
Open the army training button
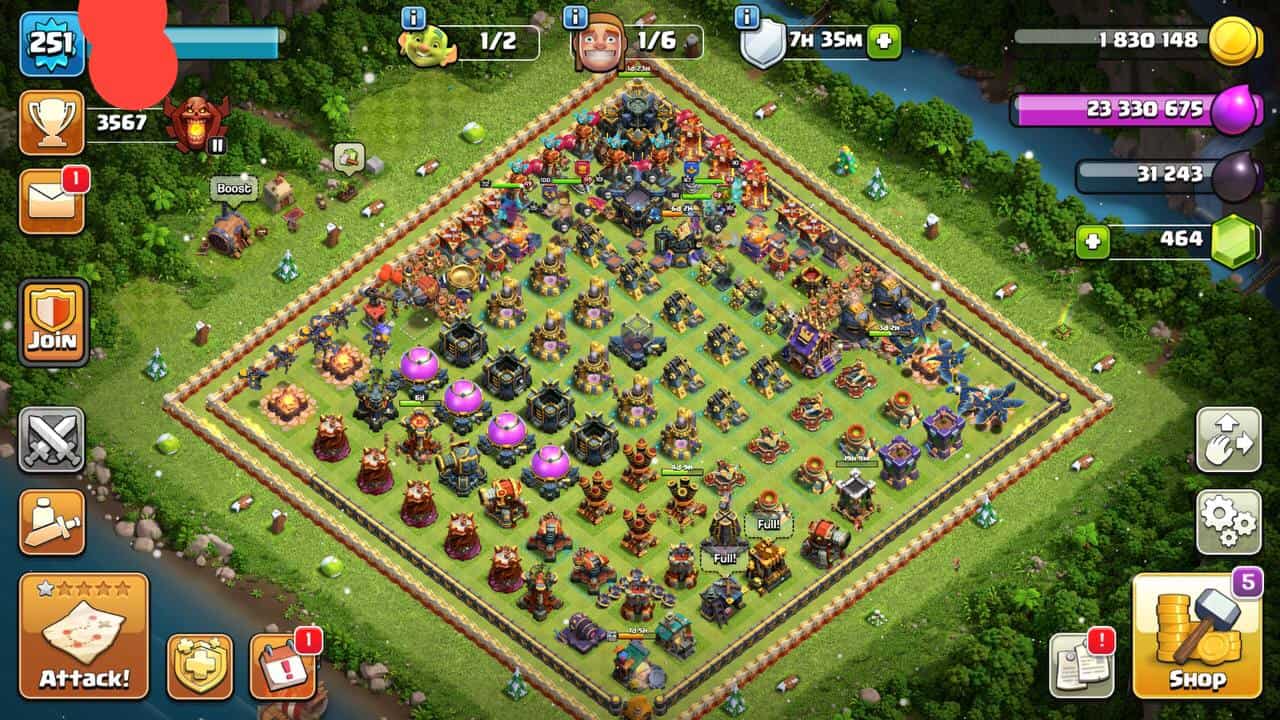(52, 521)
